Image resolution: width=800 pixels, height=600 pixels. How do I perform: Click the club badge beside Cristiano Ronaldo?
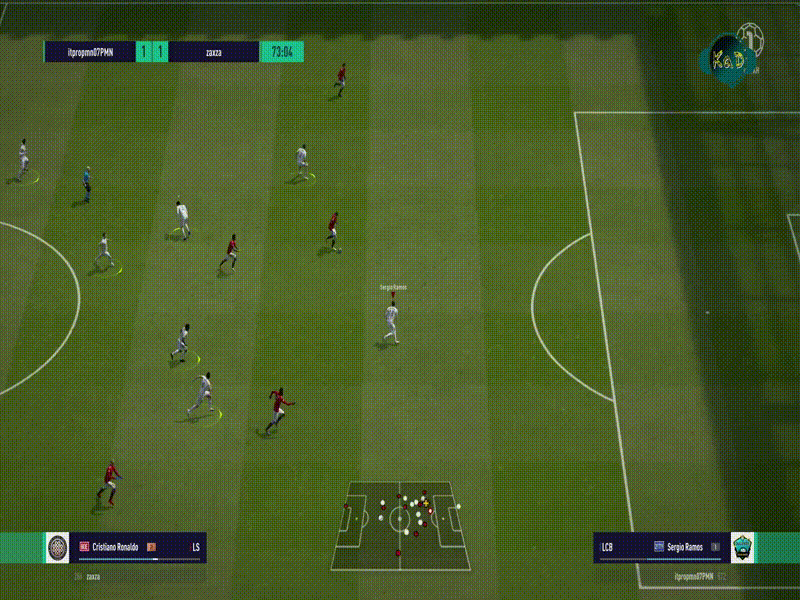click(x=58, y=547)
